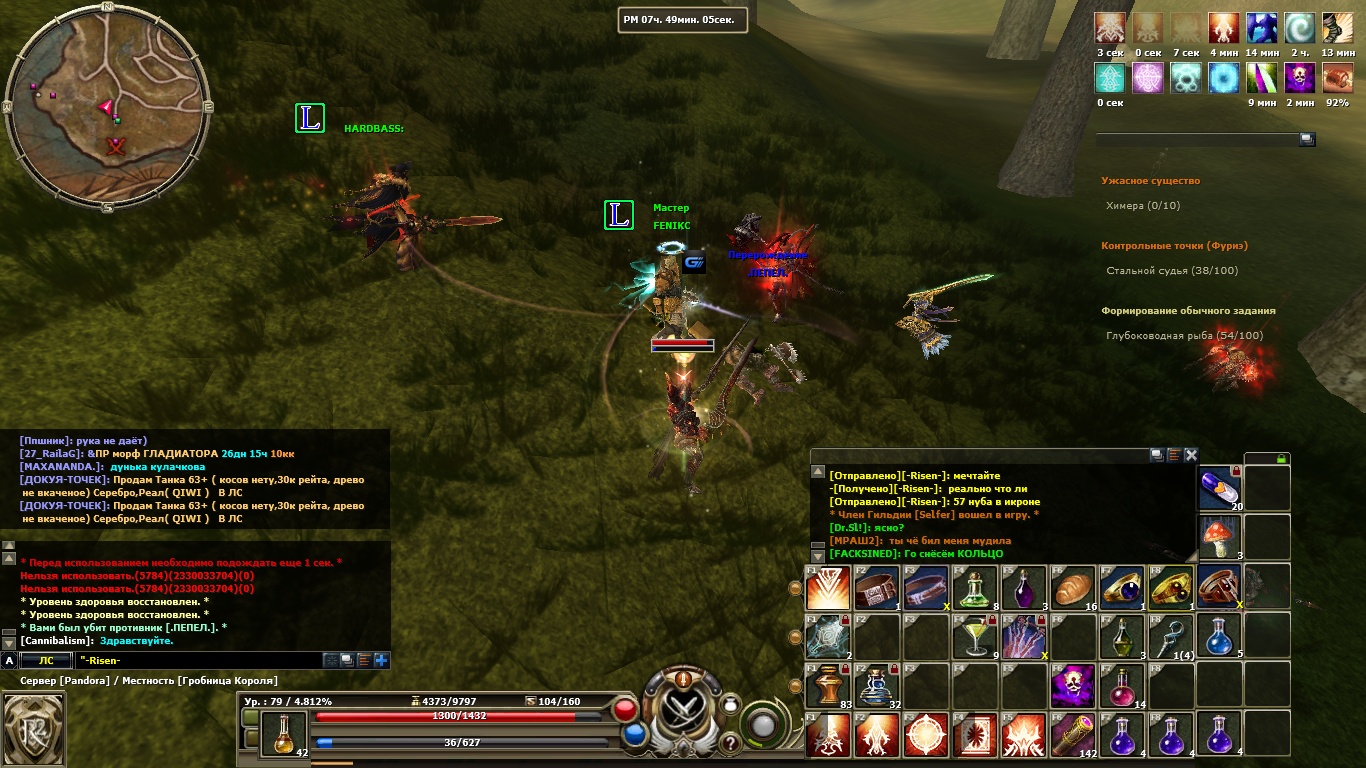Image resolution: width=1366 pixels, height=768 pixels.
Task: Click the roasted meat 92% status icon
Action: (1338, 78)
